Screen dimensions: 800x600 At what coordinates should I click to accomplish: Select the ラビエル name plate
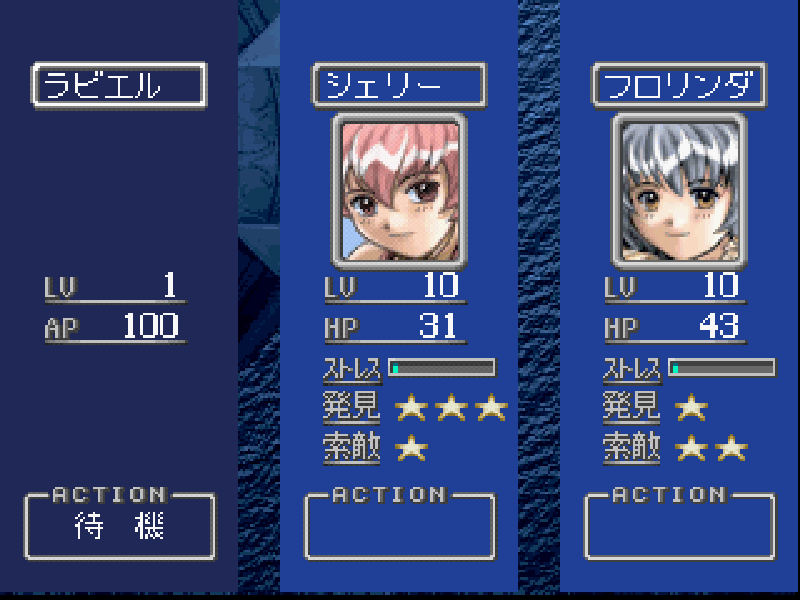[119, 85]
